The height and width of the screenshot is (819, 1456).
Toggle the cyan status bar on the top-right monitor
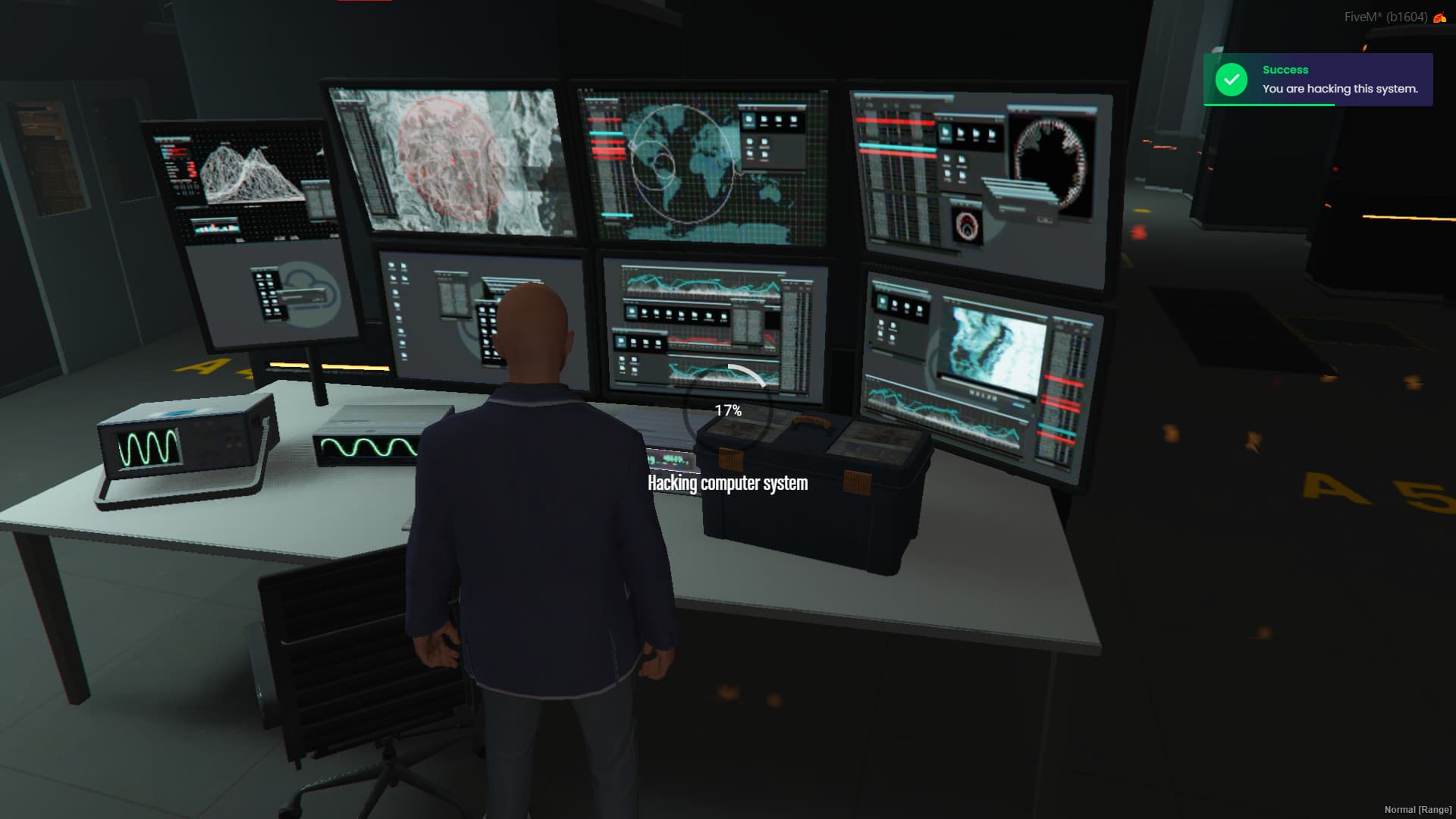(897, 146)
